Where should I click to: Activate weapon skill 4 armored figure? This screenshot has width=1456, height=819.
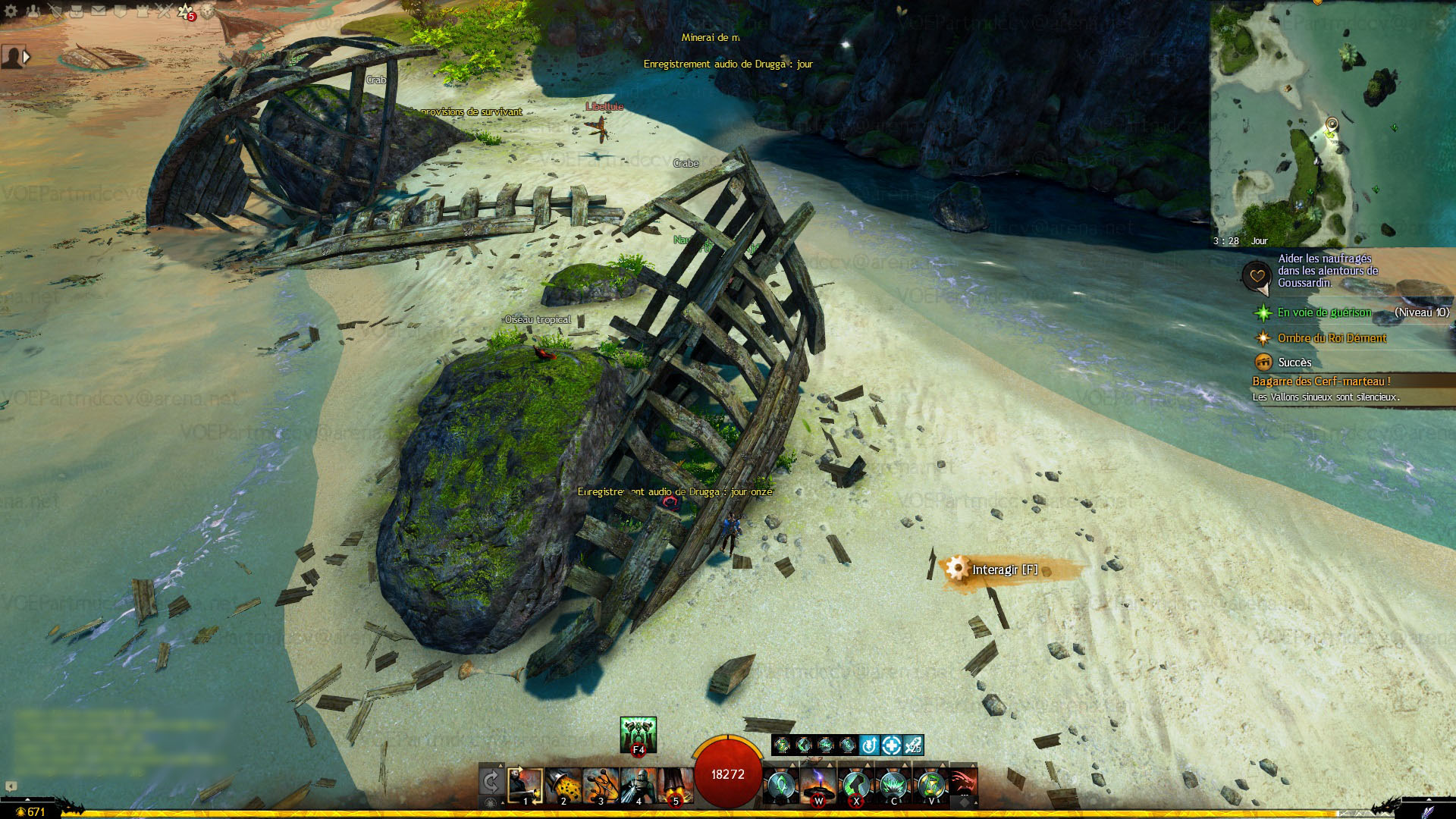(x=638, y=786)
